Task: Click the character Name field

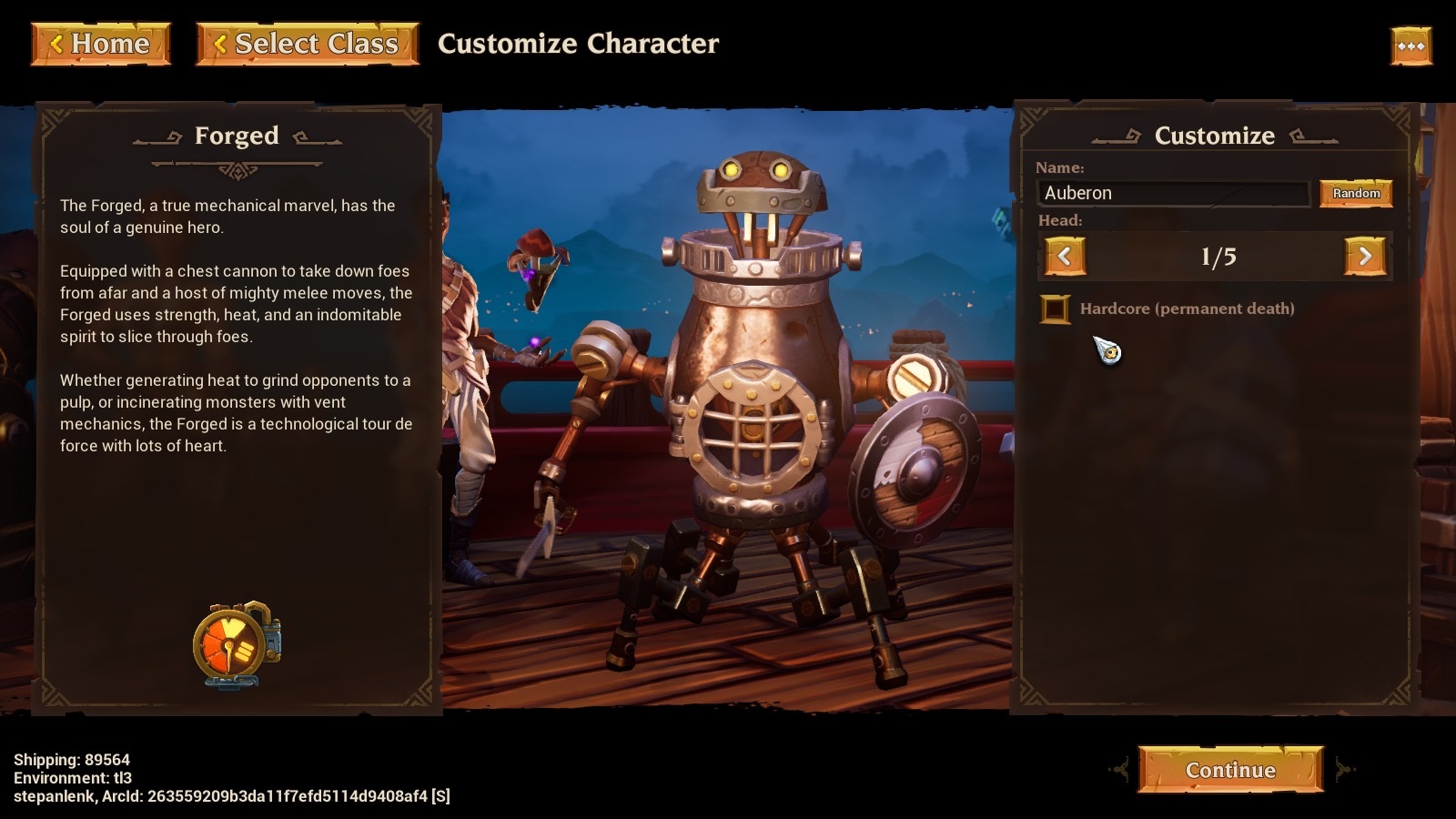Action: tap(1173, 193)
